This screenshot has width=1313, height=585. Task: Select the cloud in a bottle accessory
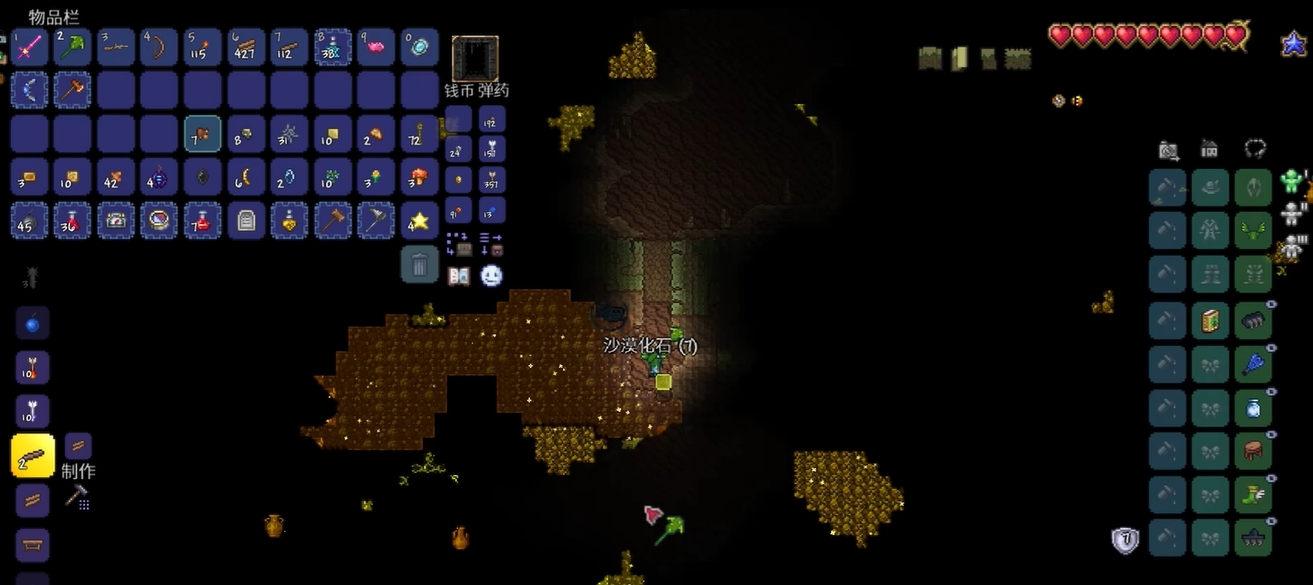click(1253, 408)
